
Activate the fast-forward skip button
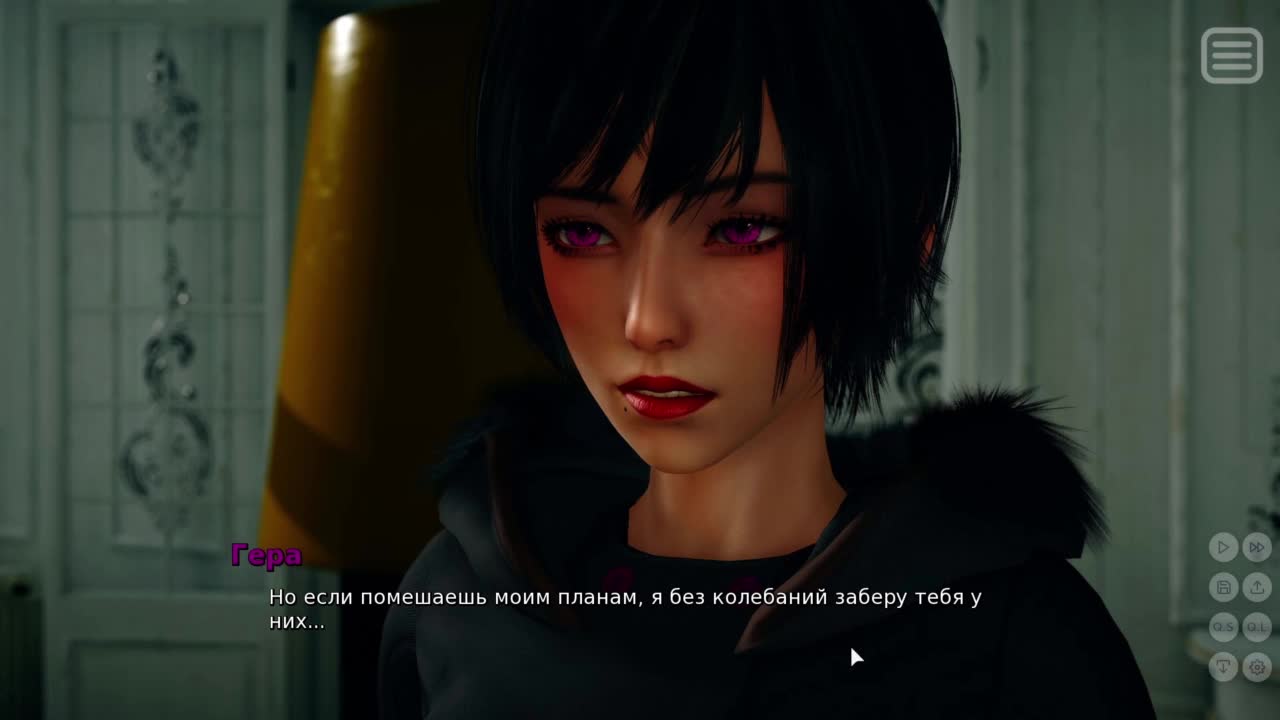click(x=1257, y=547)
